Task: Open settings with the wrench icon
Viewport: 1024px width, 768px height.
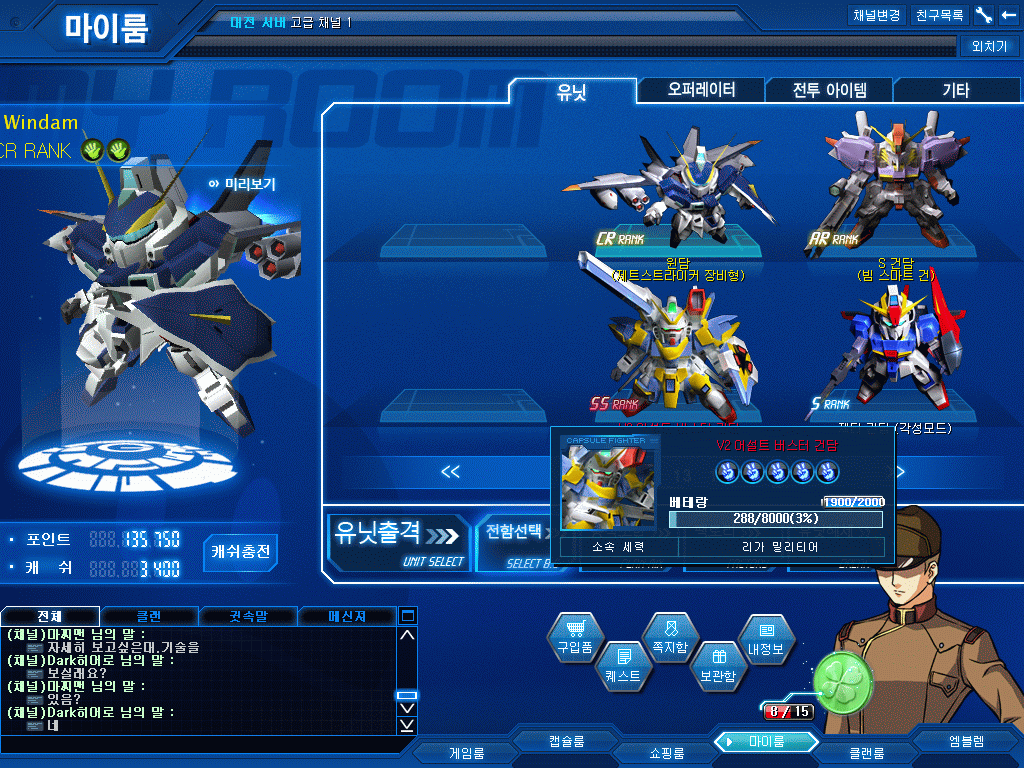Action: pyautogui.click(x=984, y=16)
